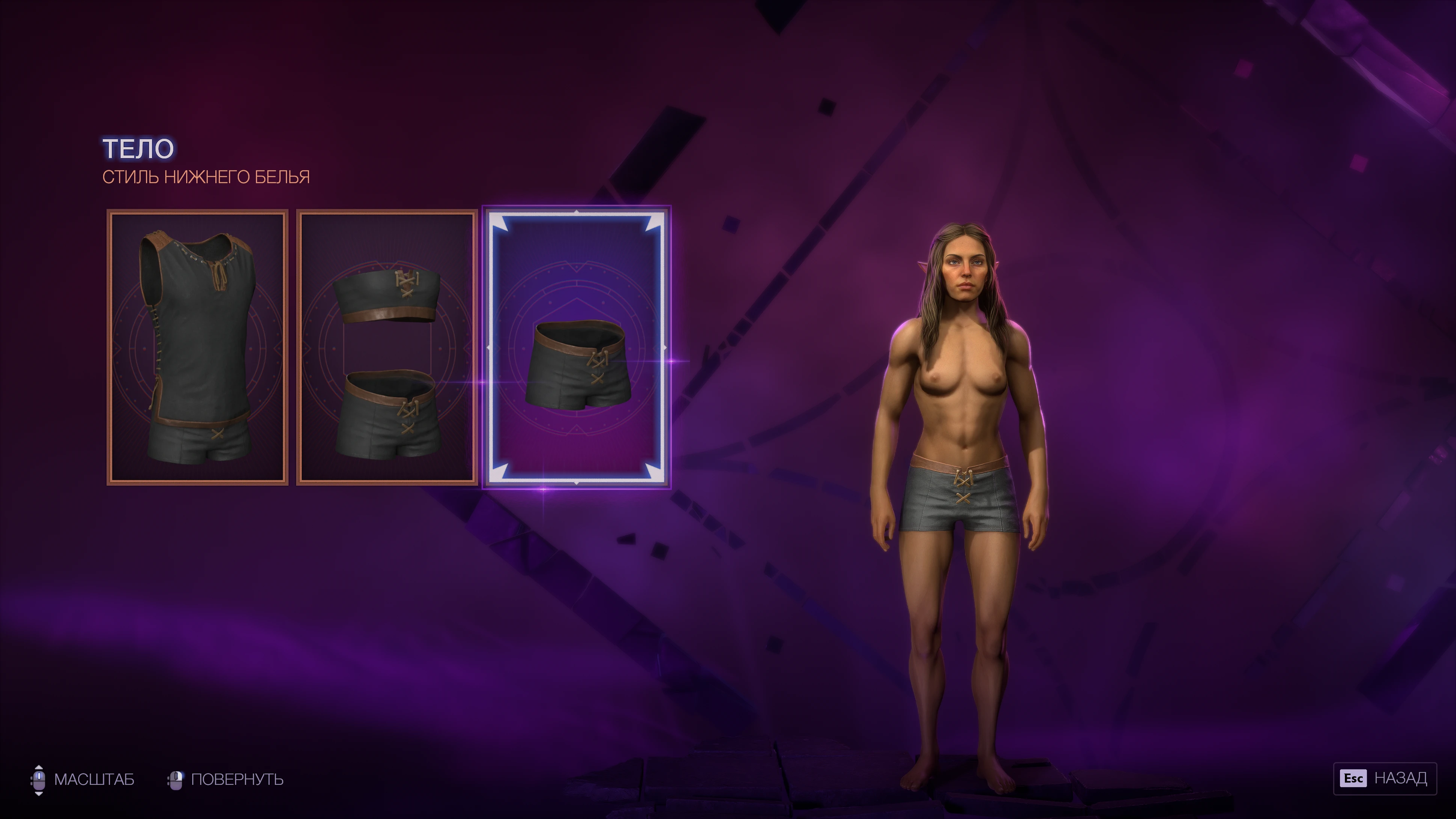
Task: Go back with the НАЗАД button
Action: coord(1384,778)
